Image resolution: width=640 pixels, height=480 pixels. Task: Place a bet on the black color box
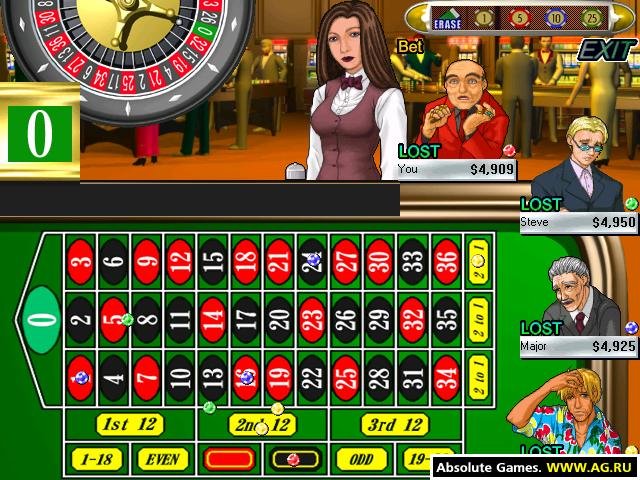[x=295, y=460]
